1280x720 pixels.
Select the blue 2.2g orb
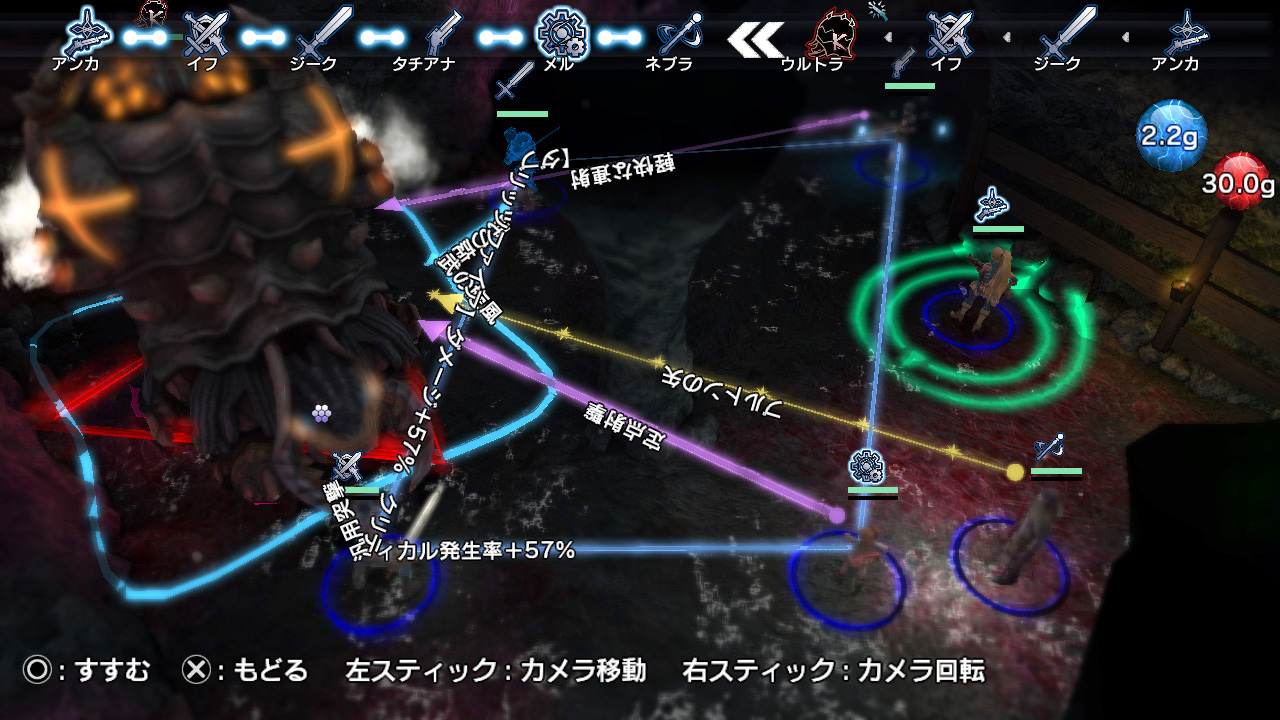pos(1170,137)
